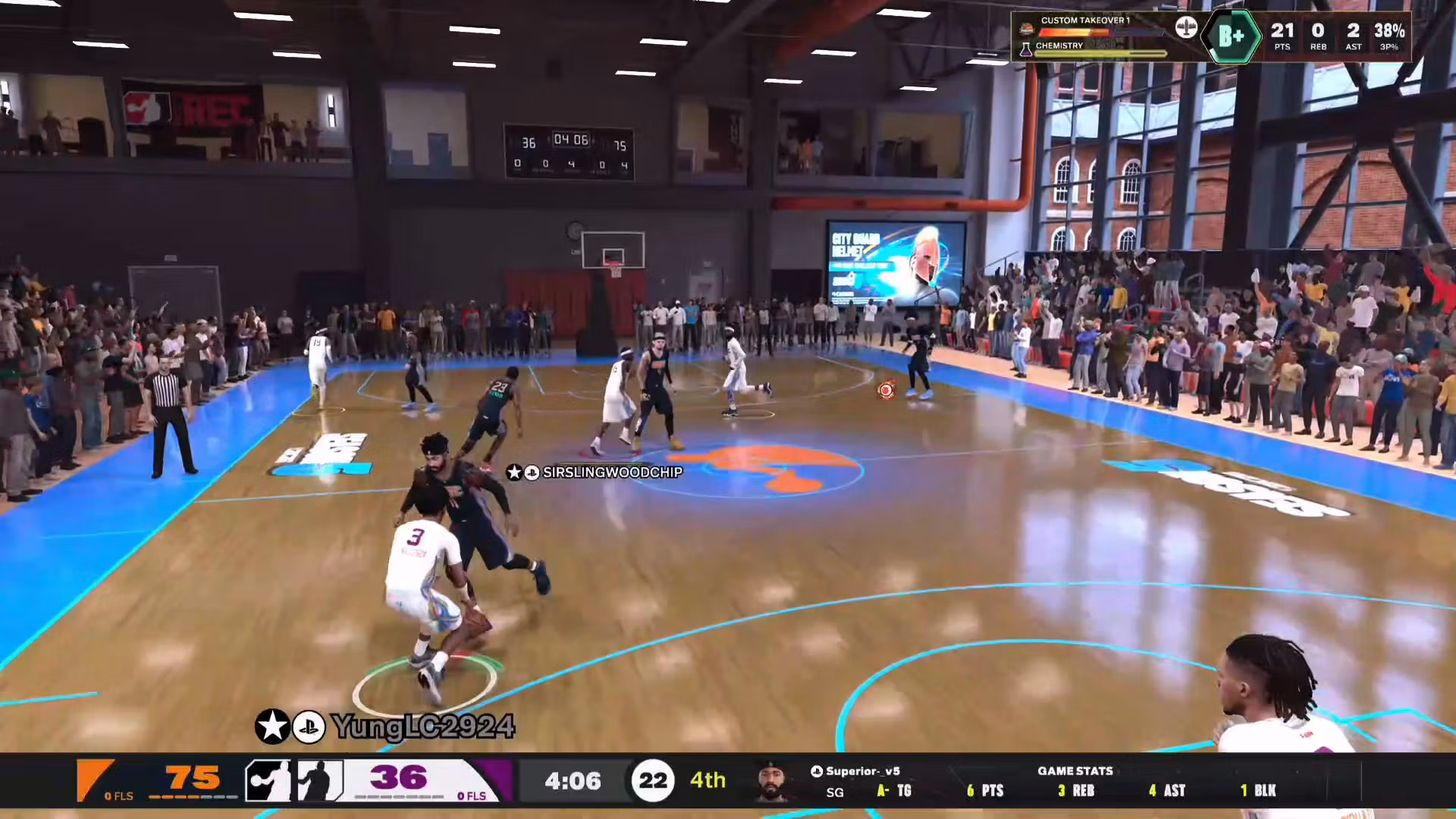This screenshot has width=1456, height=819.
Task: Select the purple team's dunking player logo
Action: [x=320, y=780]
